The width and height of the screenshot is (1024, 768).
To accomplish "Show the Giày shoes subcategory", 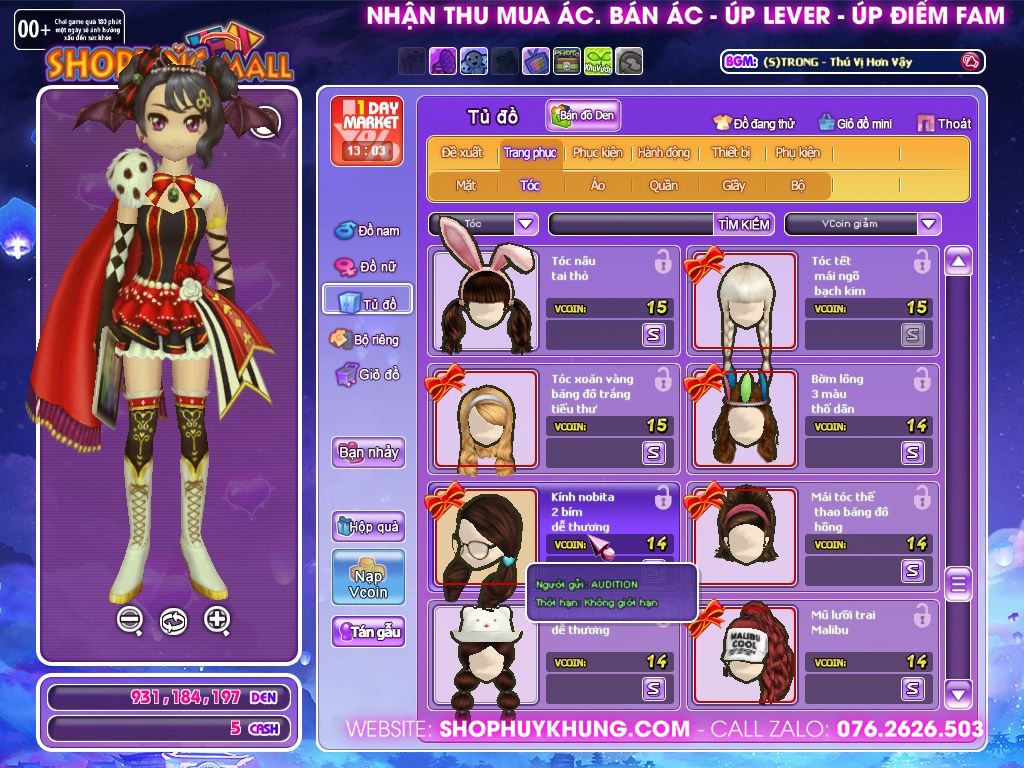I will (734, 185).
